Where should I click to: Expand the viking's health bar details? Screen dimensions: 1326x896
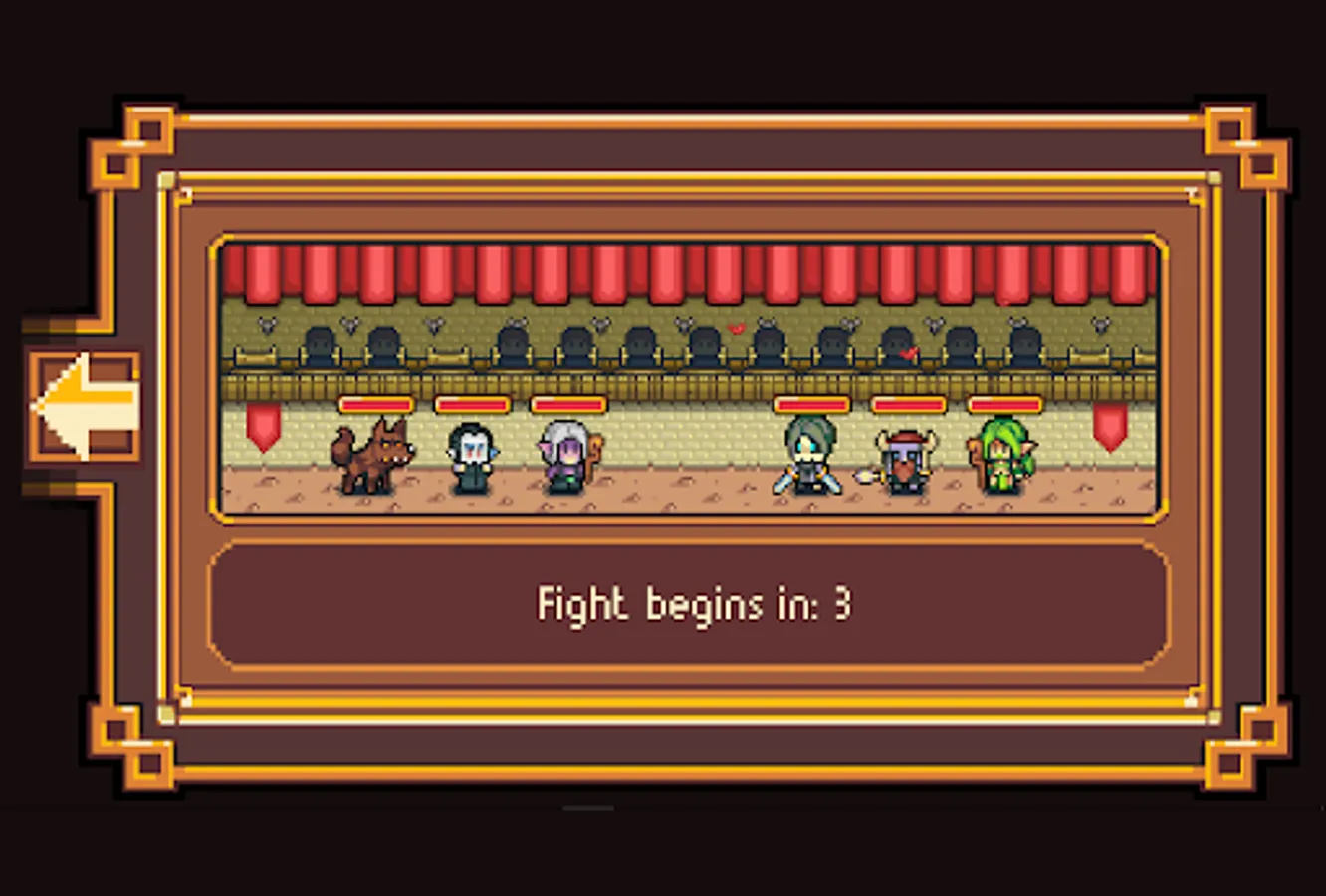[x=908, y=406]
